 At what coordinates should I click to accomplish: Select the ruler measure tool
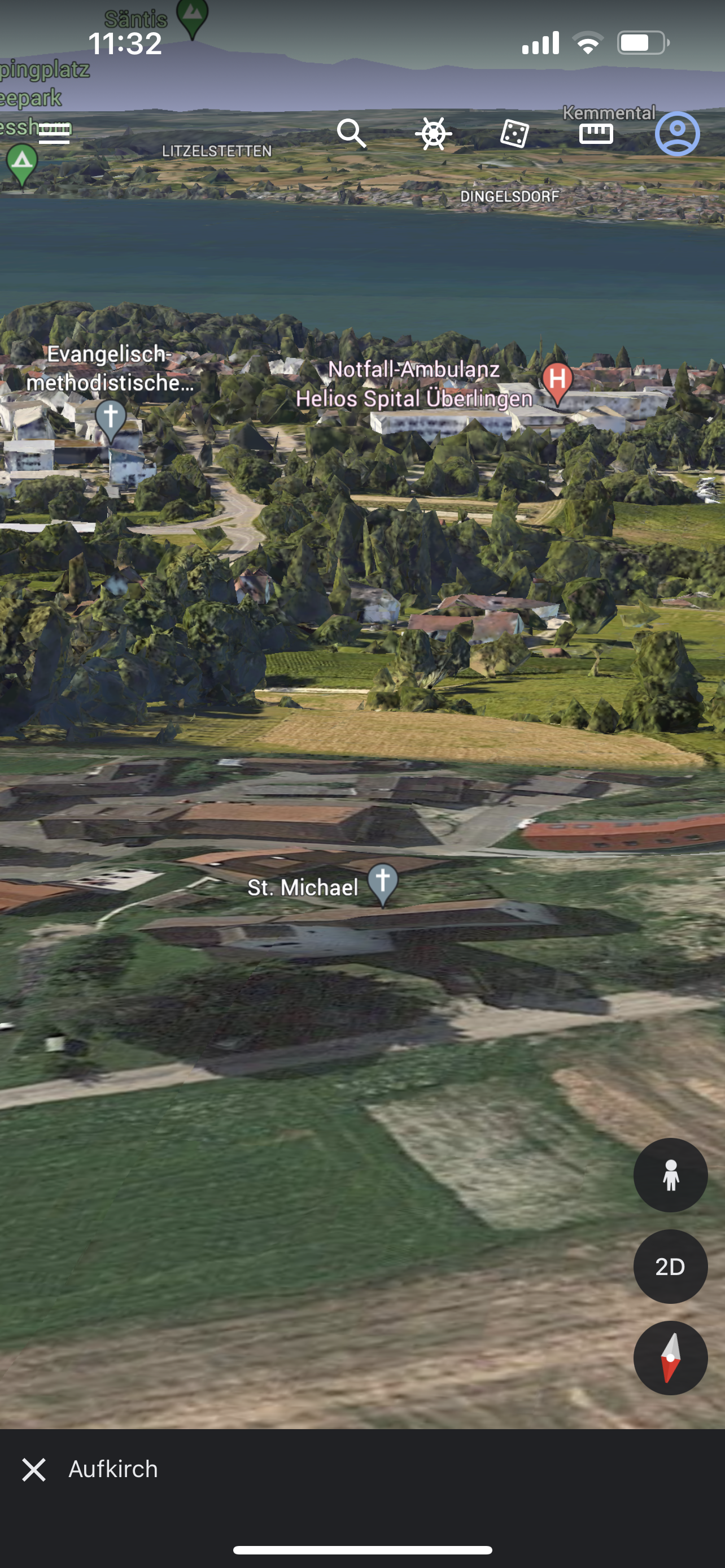point(596,133)
